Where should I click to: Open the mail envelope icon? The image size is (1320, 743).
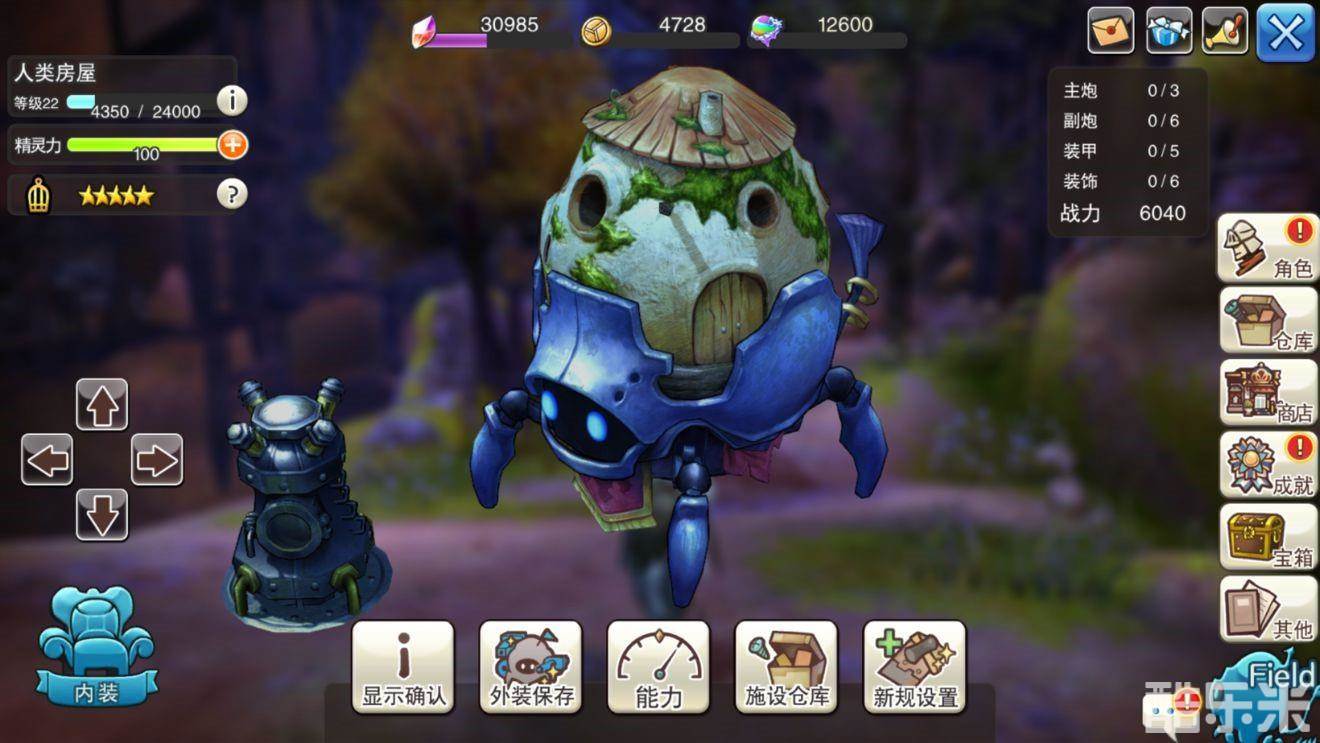(x=1110, y=31)
